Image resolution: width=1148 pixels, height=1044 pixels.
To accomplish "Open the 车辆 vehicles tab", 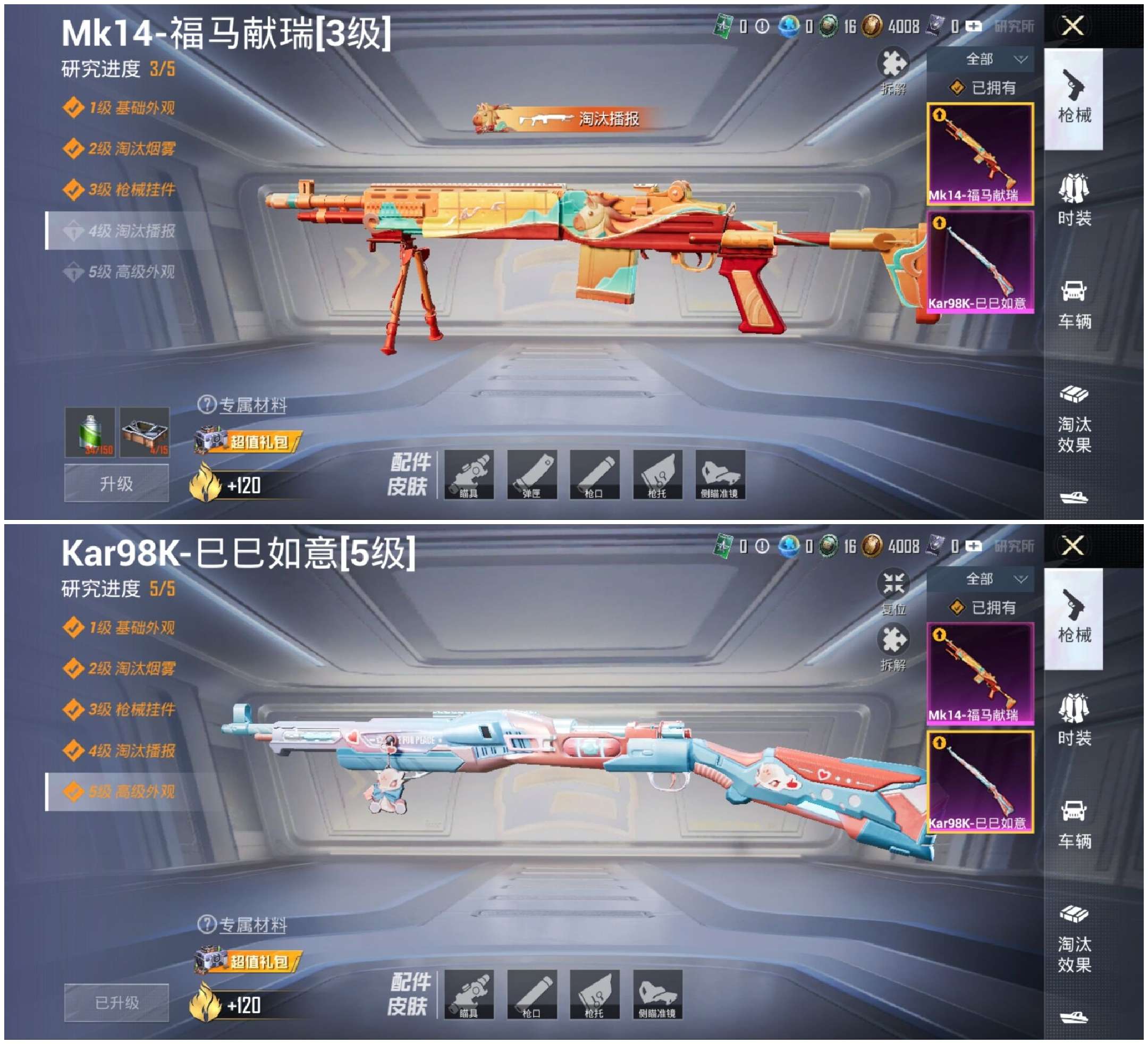I will click(1075, 305).
